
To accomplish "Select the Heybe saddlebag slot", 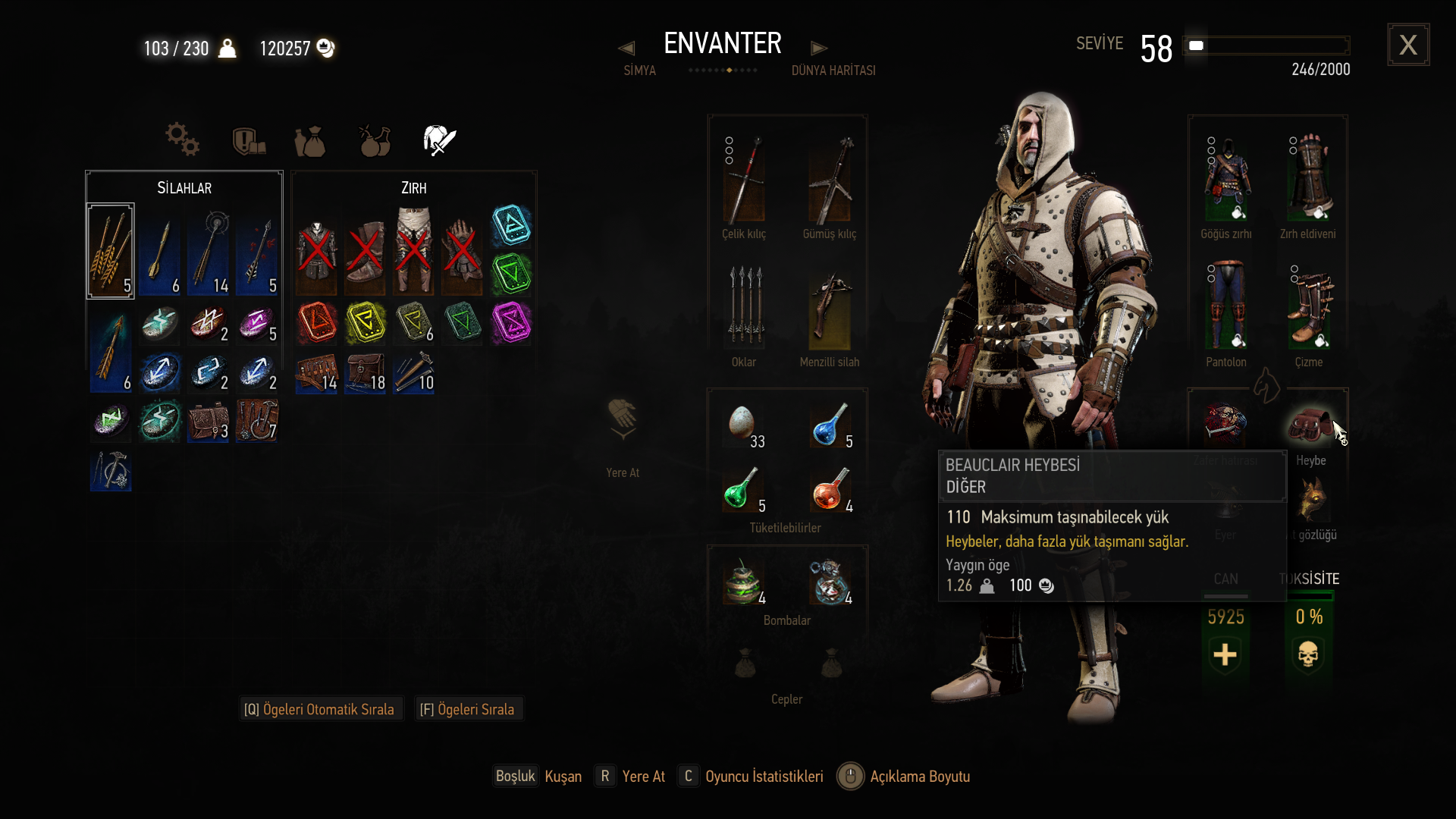I will [x=1310, y=425].
